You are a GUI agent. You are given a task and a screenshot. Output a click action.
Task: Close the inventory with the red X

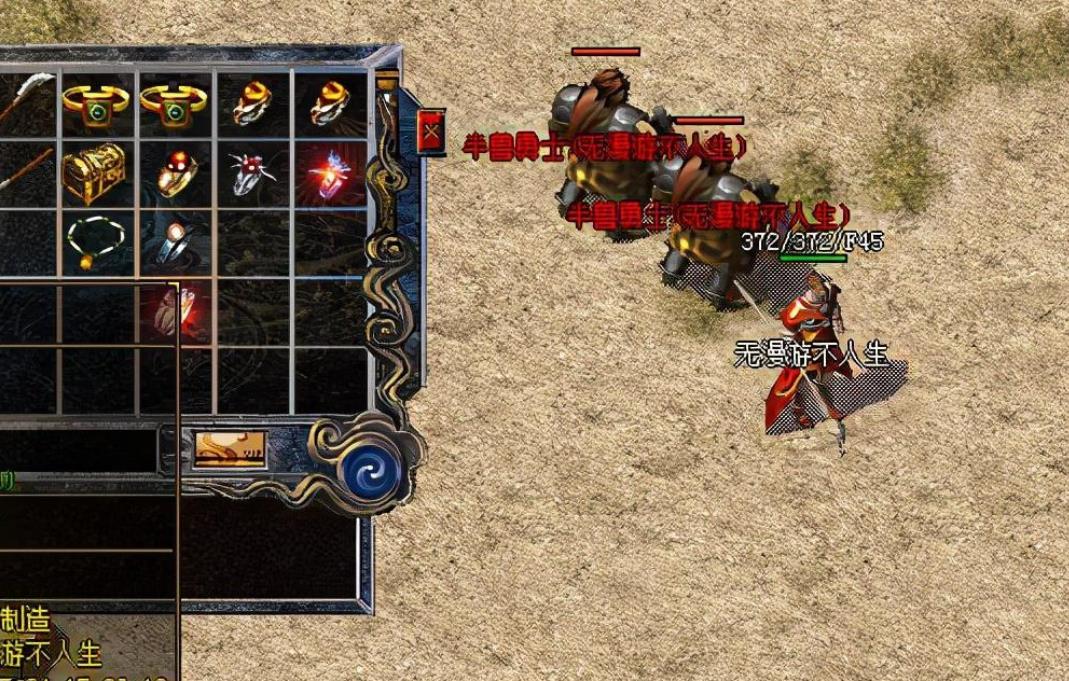click(x=431, y=132)
